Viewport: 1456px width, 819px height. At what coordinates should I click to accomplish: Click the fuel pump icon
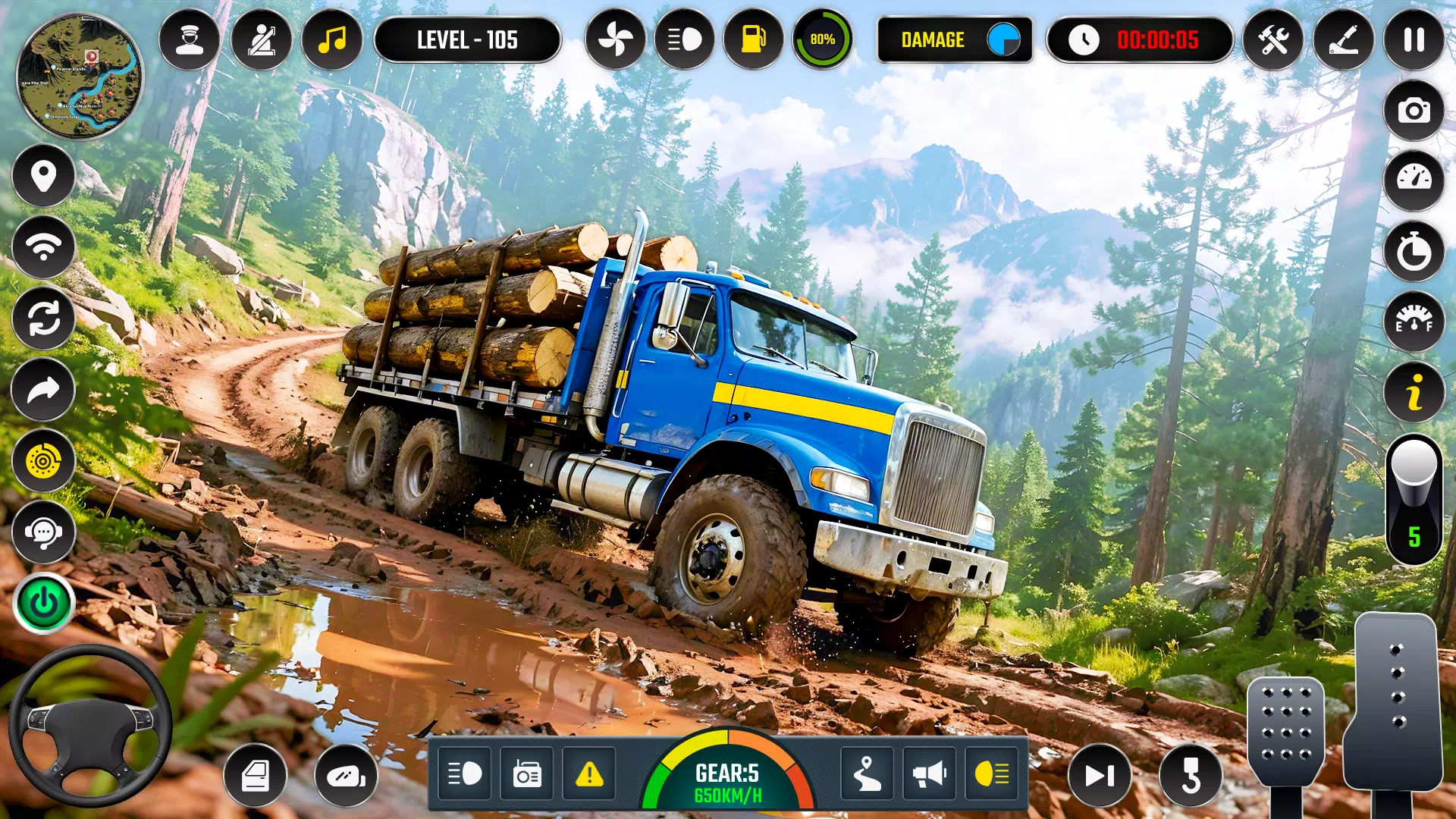pos(753,39)
